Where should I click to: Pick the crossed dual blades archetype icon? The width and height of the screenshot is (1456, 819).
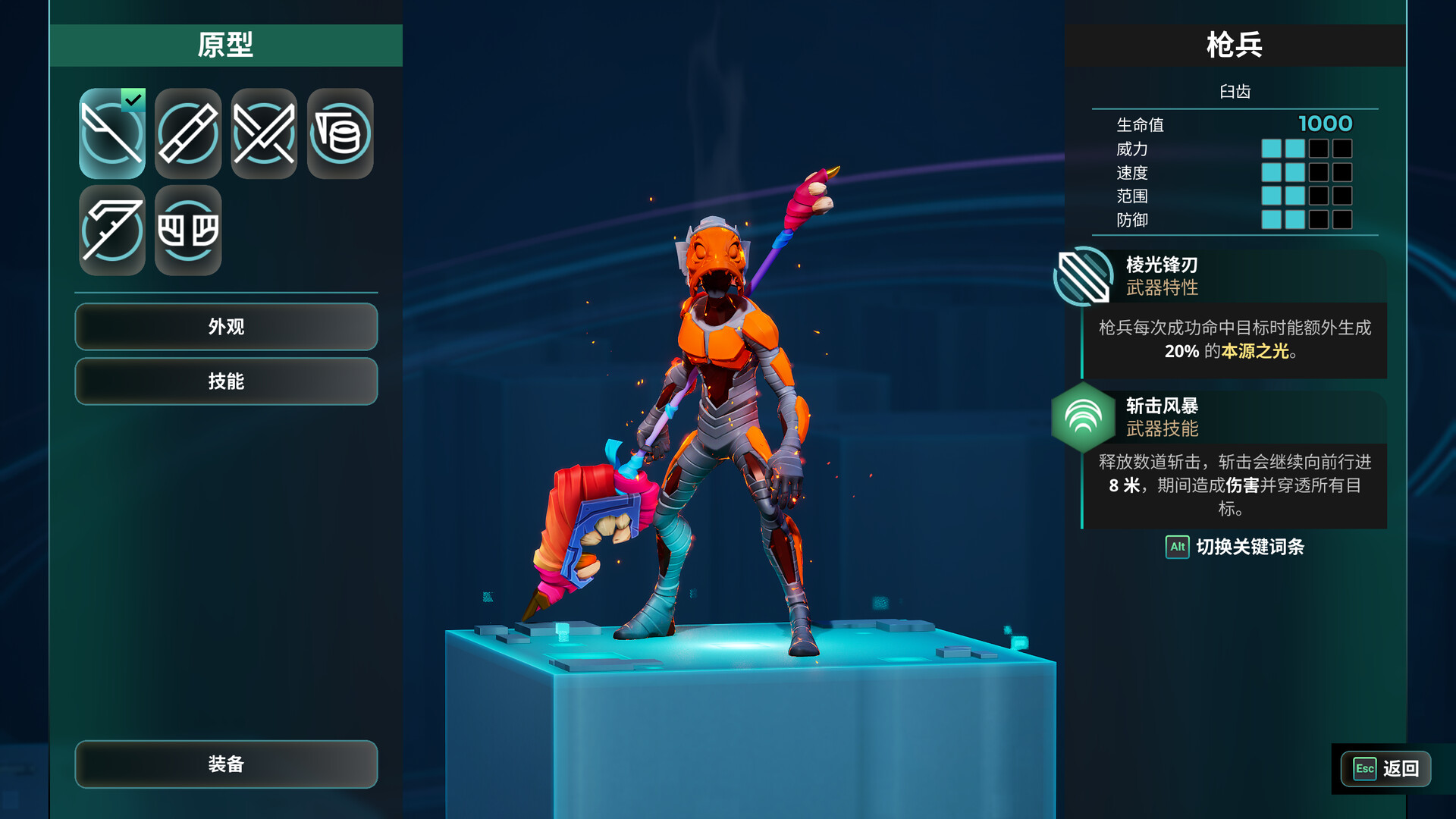[x=263, y=134]
